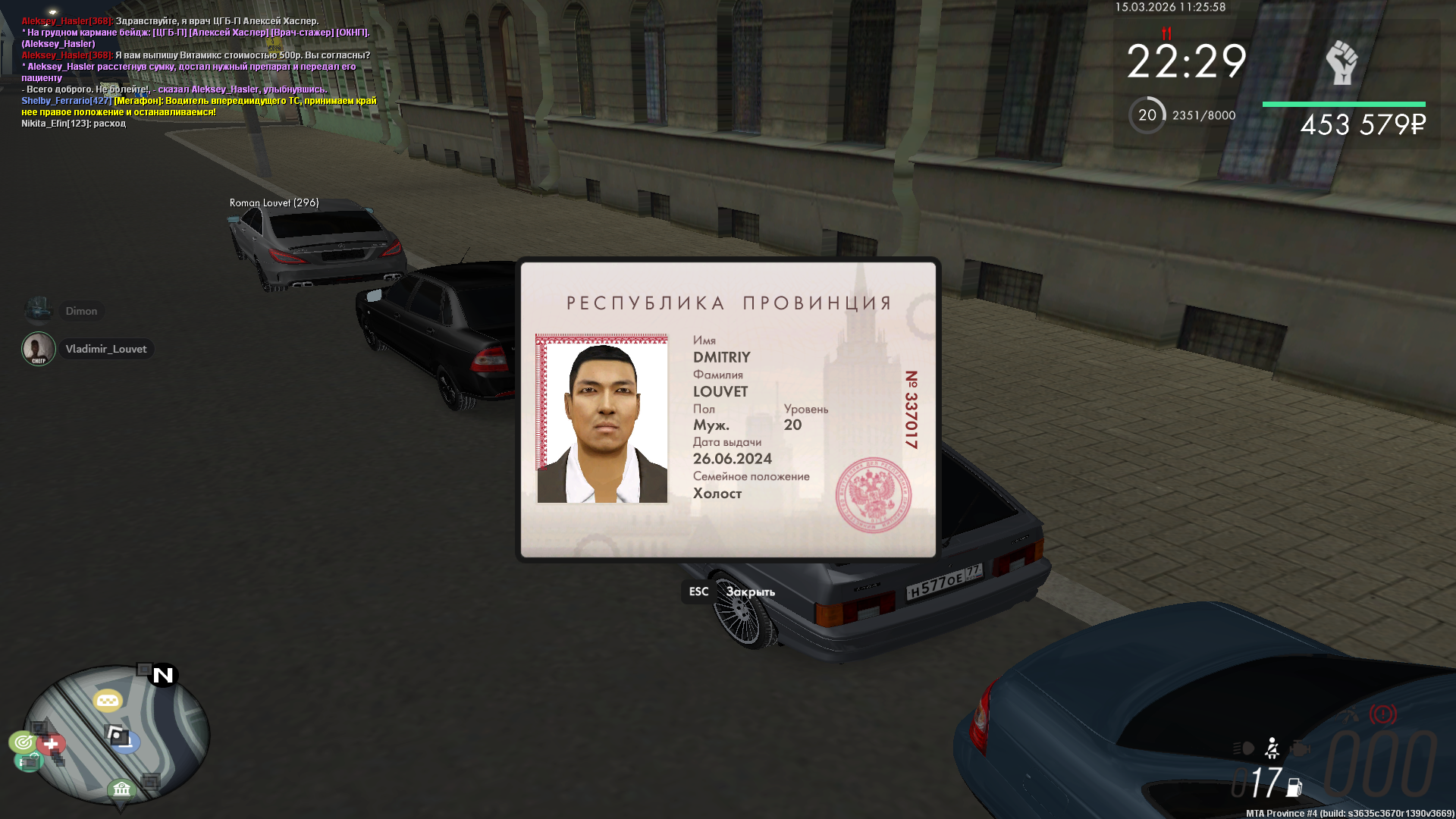Screen dimensions: 1456x819
Task: Select the Dimon entry in the player list
Action: click(81, 311)
